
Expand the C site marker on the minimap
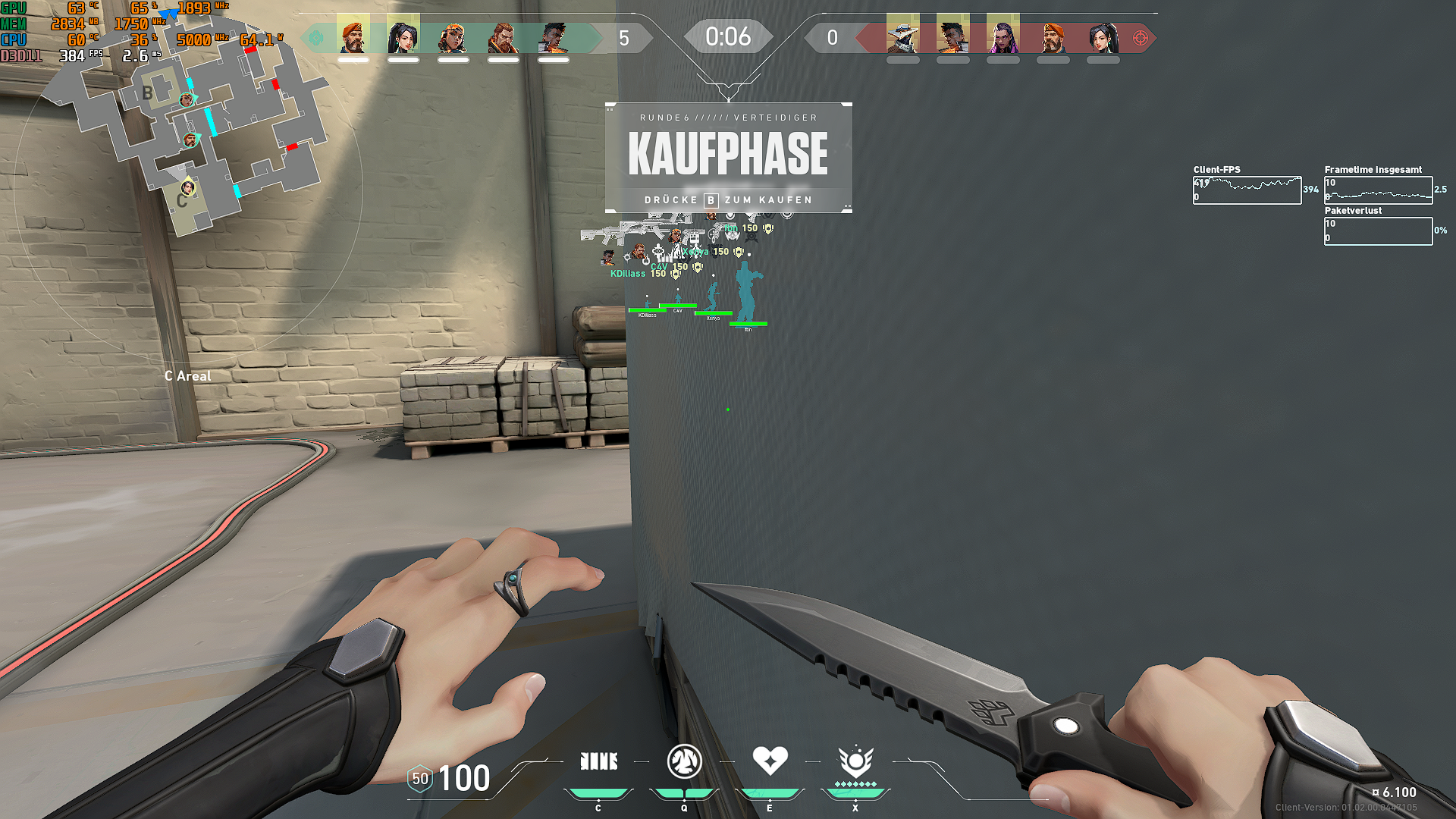(182, 199)
